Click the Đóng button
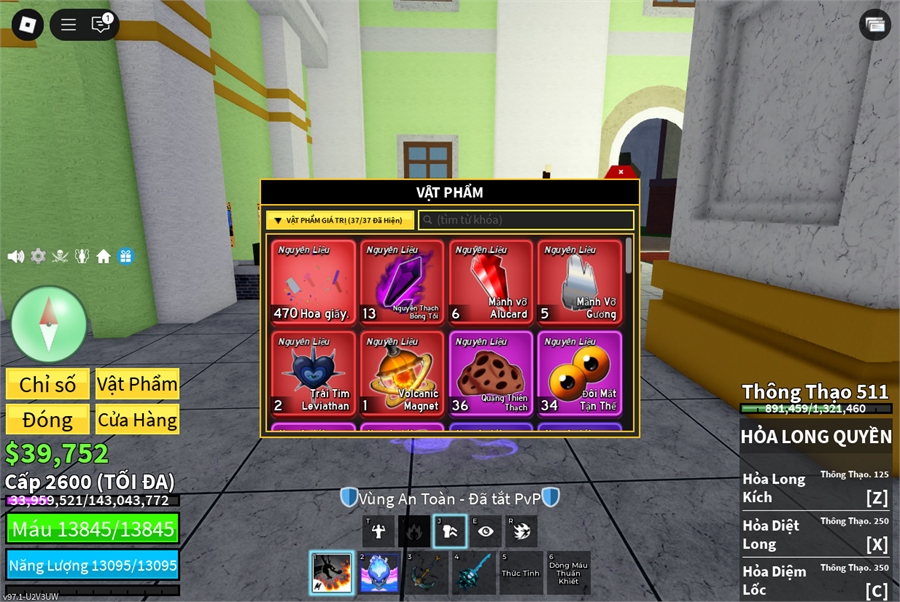Viewport: 900px width, 602px height. 47,419
